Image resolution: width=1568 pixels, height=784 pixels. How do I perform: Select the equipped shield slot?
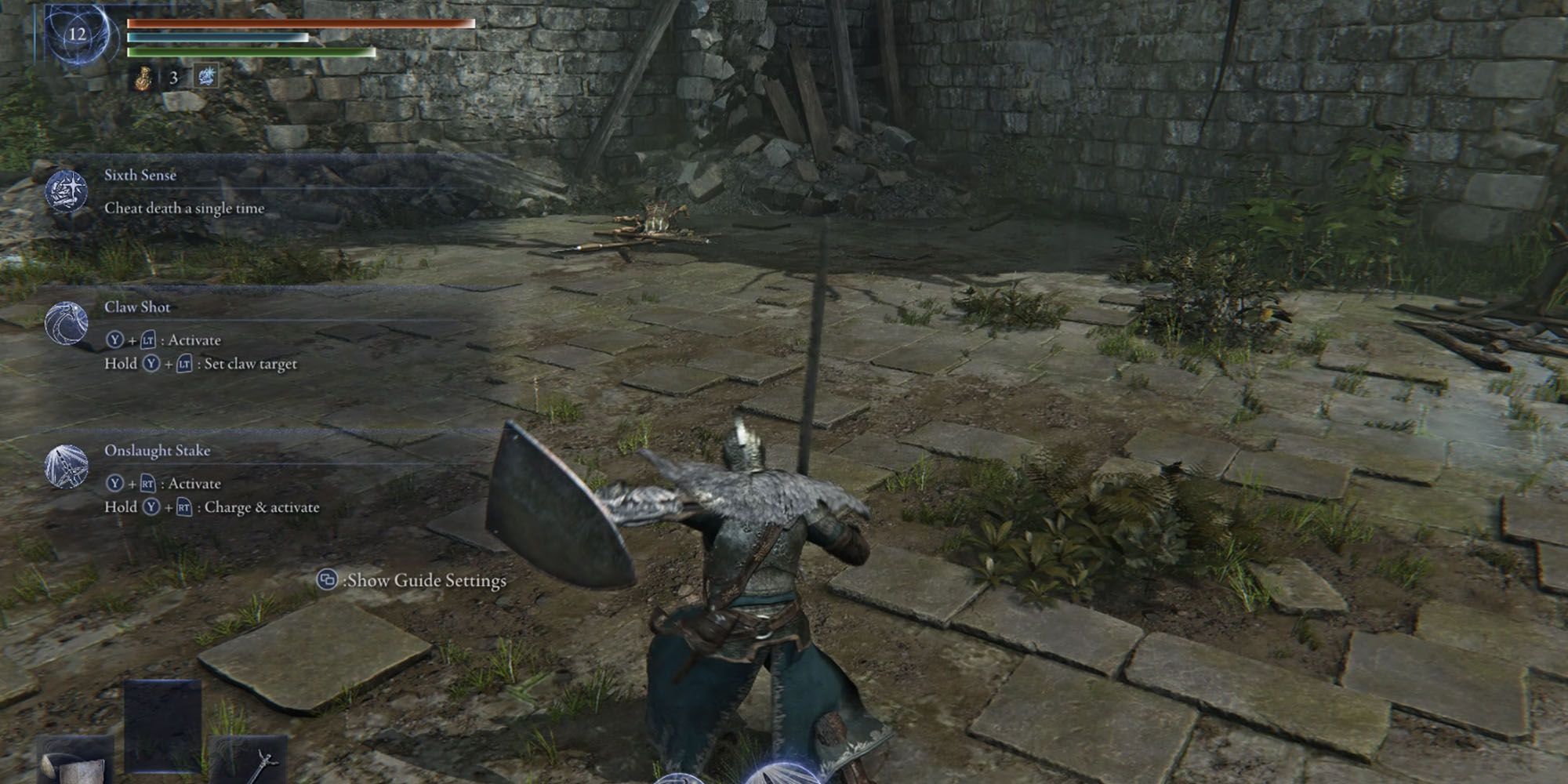click(x=76, y=760)
